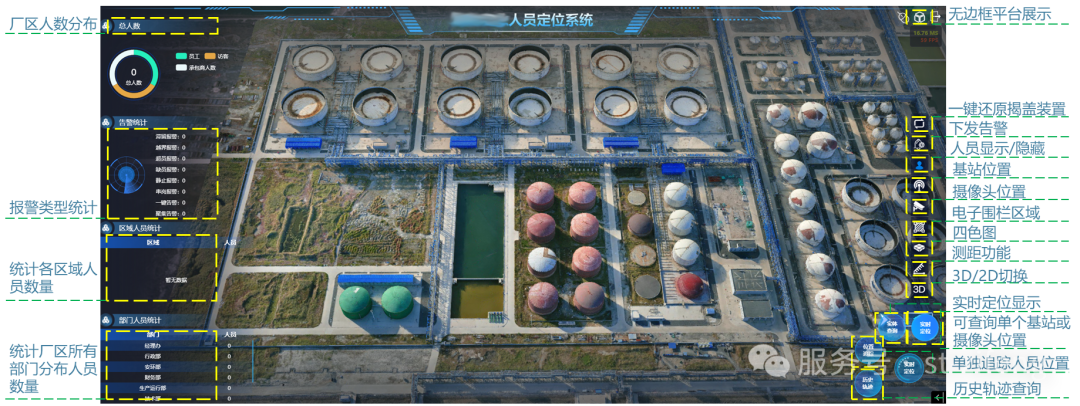Show the stacked layers four-color map
1080x406 pixels.
pyautogui.click(x=920, y=247)
